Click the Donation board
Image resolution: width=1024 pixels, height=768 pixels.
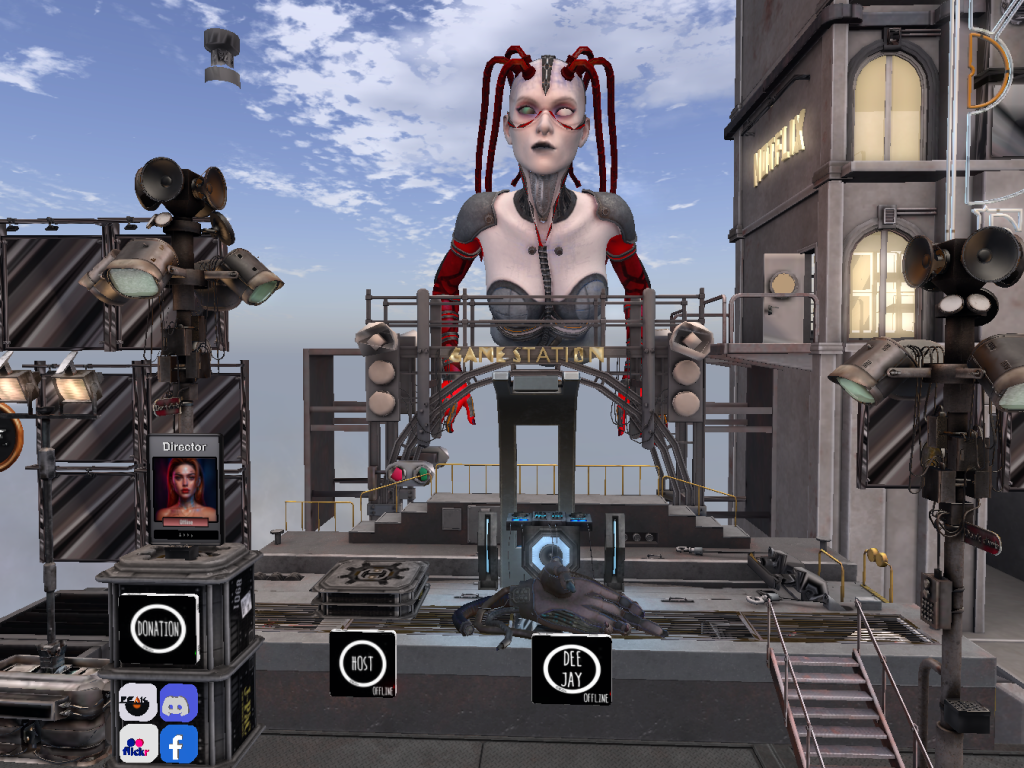pos(159,629)
